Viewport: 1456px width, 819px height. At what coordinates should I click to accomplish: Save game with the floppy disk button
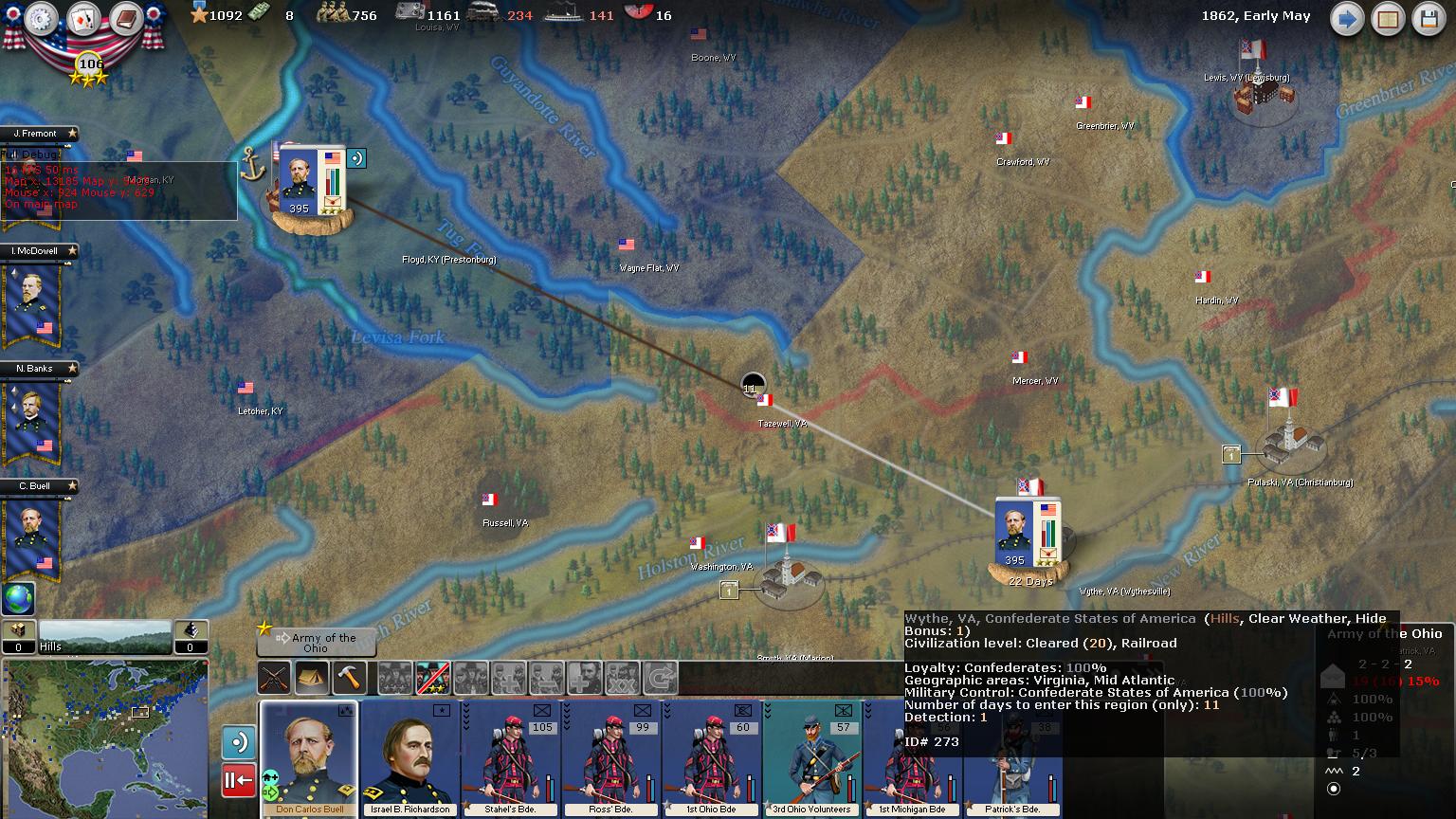click(1429, 19)
